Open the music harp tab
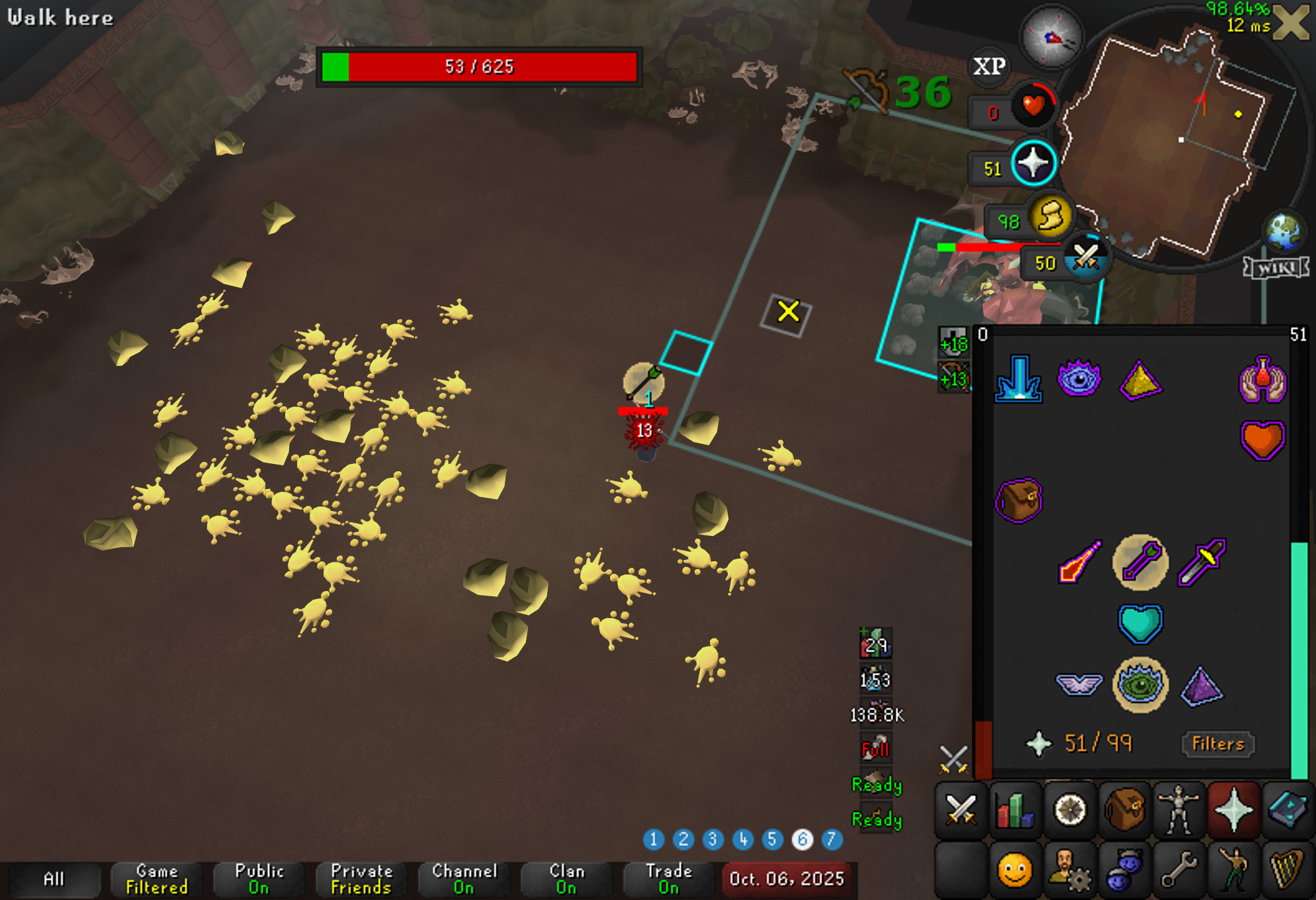The height and width of the screenshot is (900, 1316). point(1288,870)
